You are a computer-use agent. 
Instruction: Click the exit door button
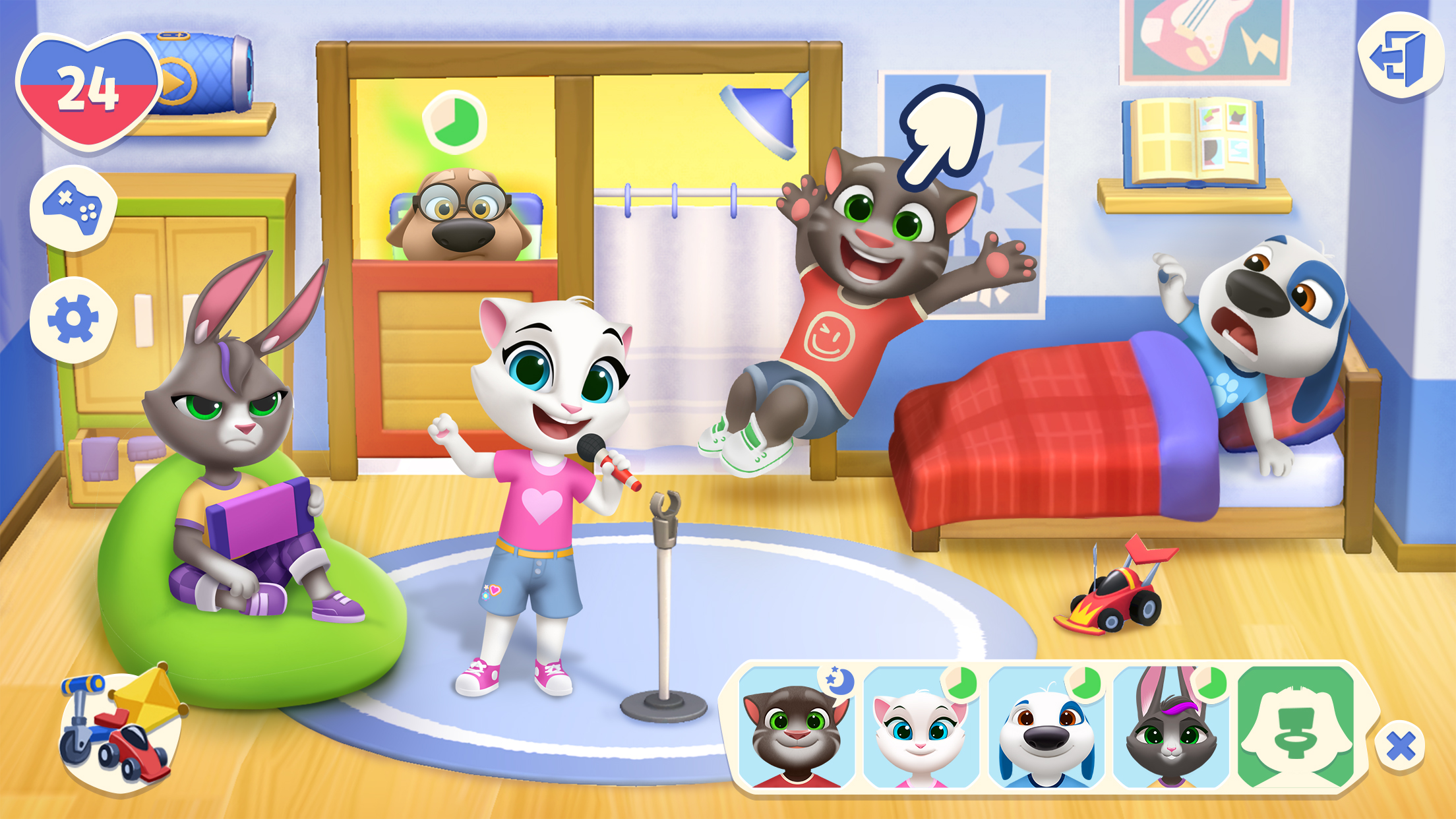pyautogui.click(x=1400, y=57)
